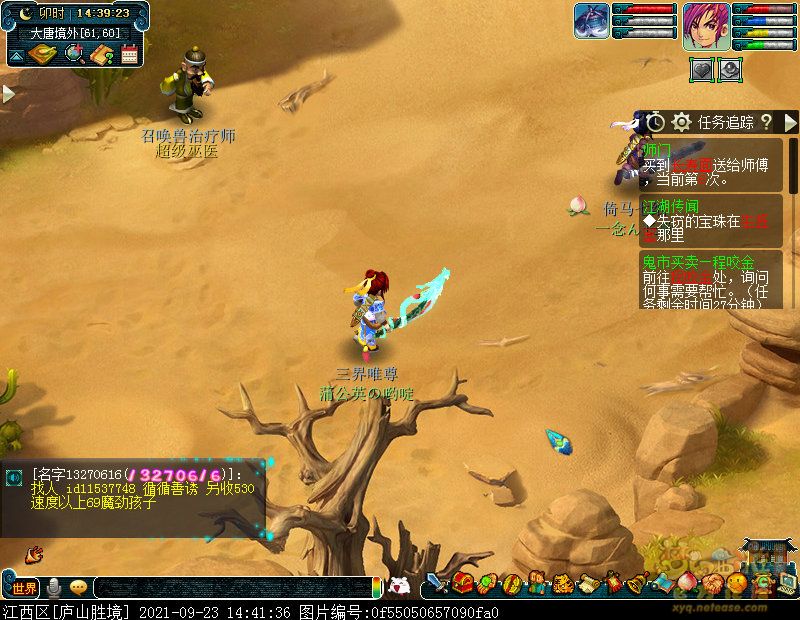800x620 pixels.
Task: Click the chat input field
Action: [232, 588]
